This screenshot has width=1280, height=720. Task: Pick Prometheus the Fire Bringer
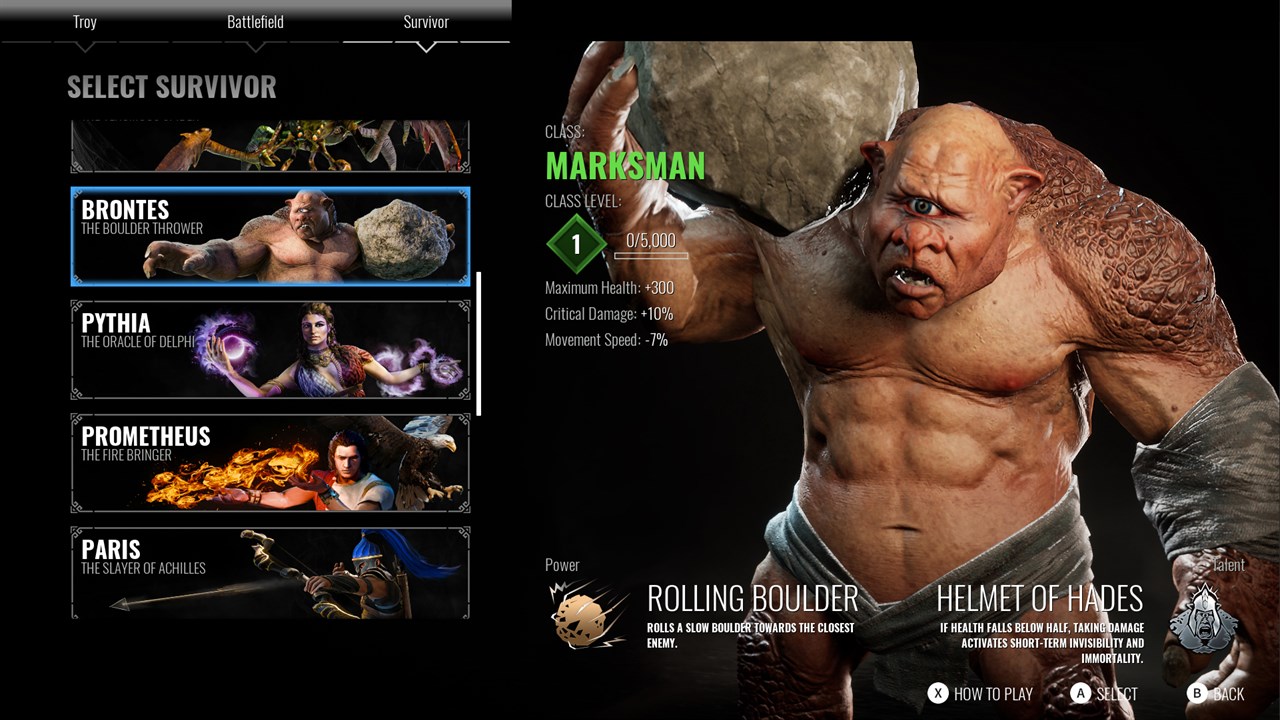[270, 463]
